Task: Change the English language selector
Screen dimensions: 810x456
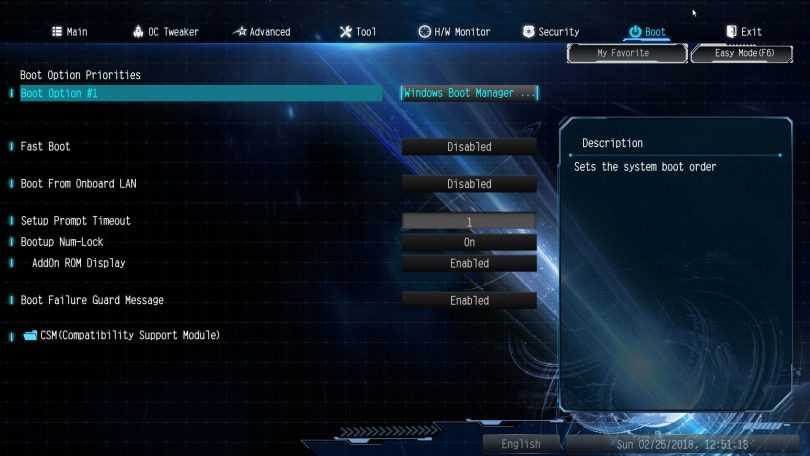Action: [521, 444]
